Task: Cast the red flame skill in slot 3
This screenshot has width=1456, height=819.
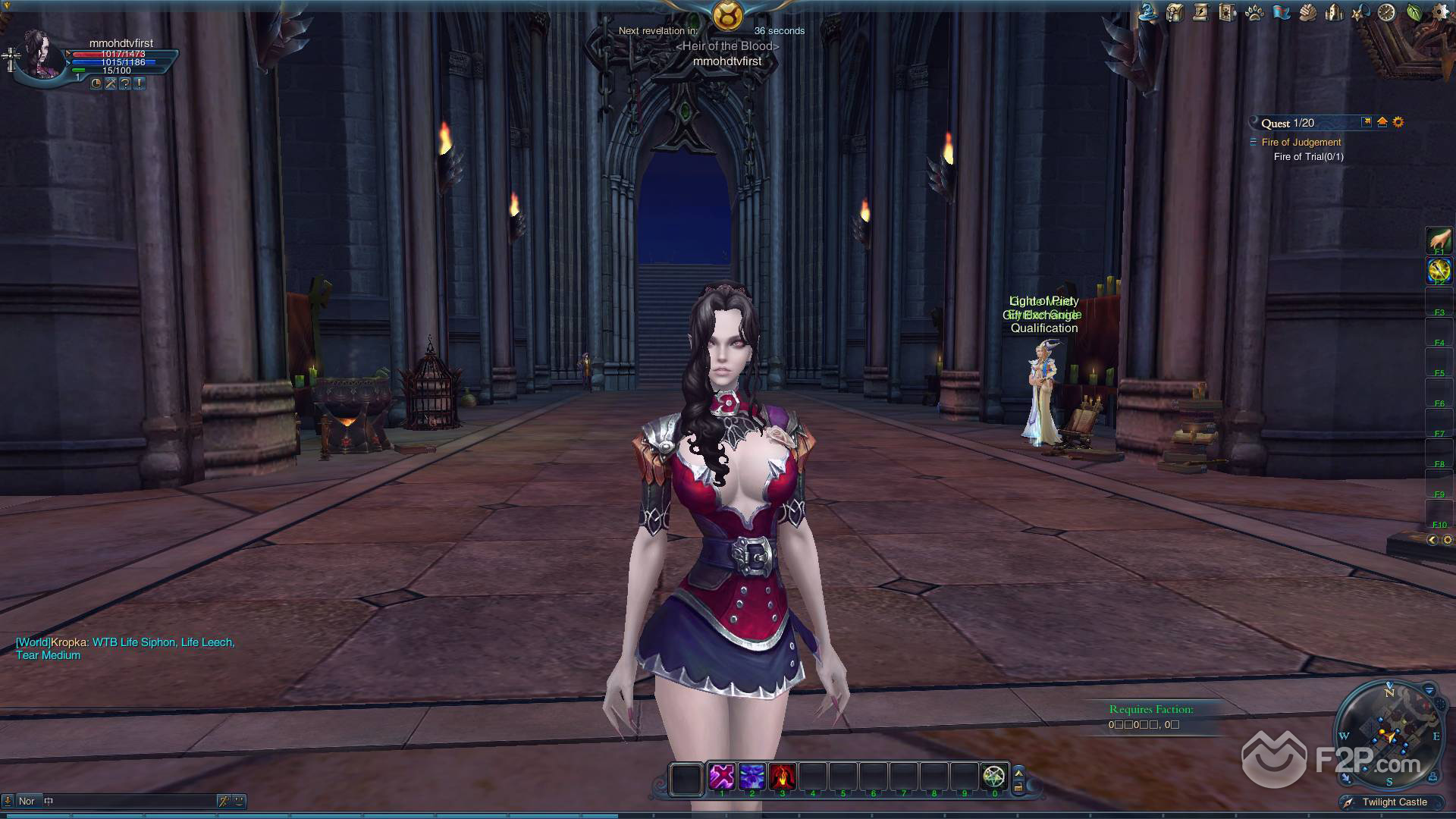Action: tap(782, 777)
